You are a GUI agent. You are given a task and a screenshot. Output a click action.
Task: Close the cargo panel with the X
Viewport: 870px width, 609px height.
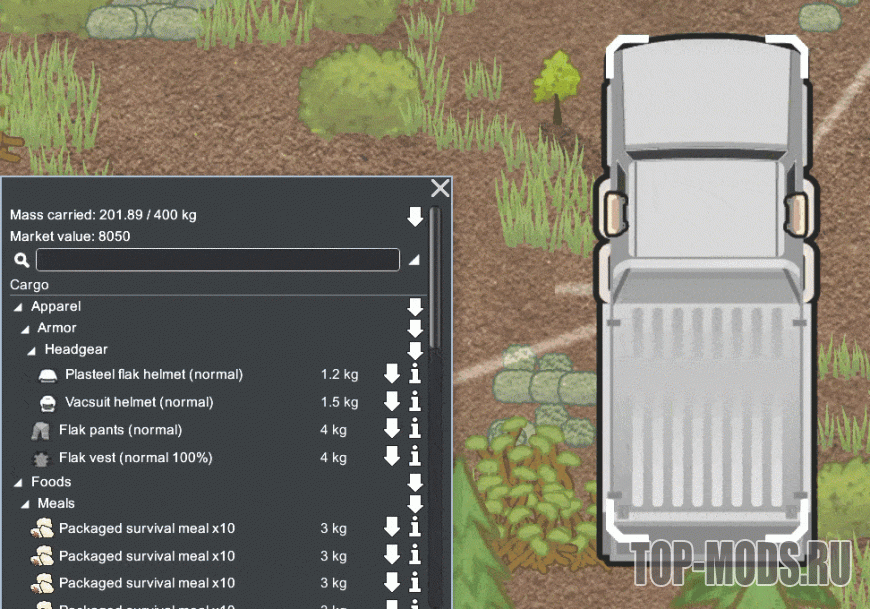pyautogui.click(x=440, y=189)
